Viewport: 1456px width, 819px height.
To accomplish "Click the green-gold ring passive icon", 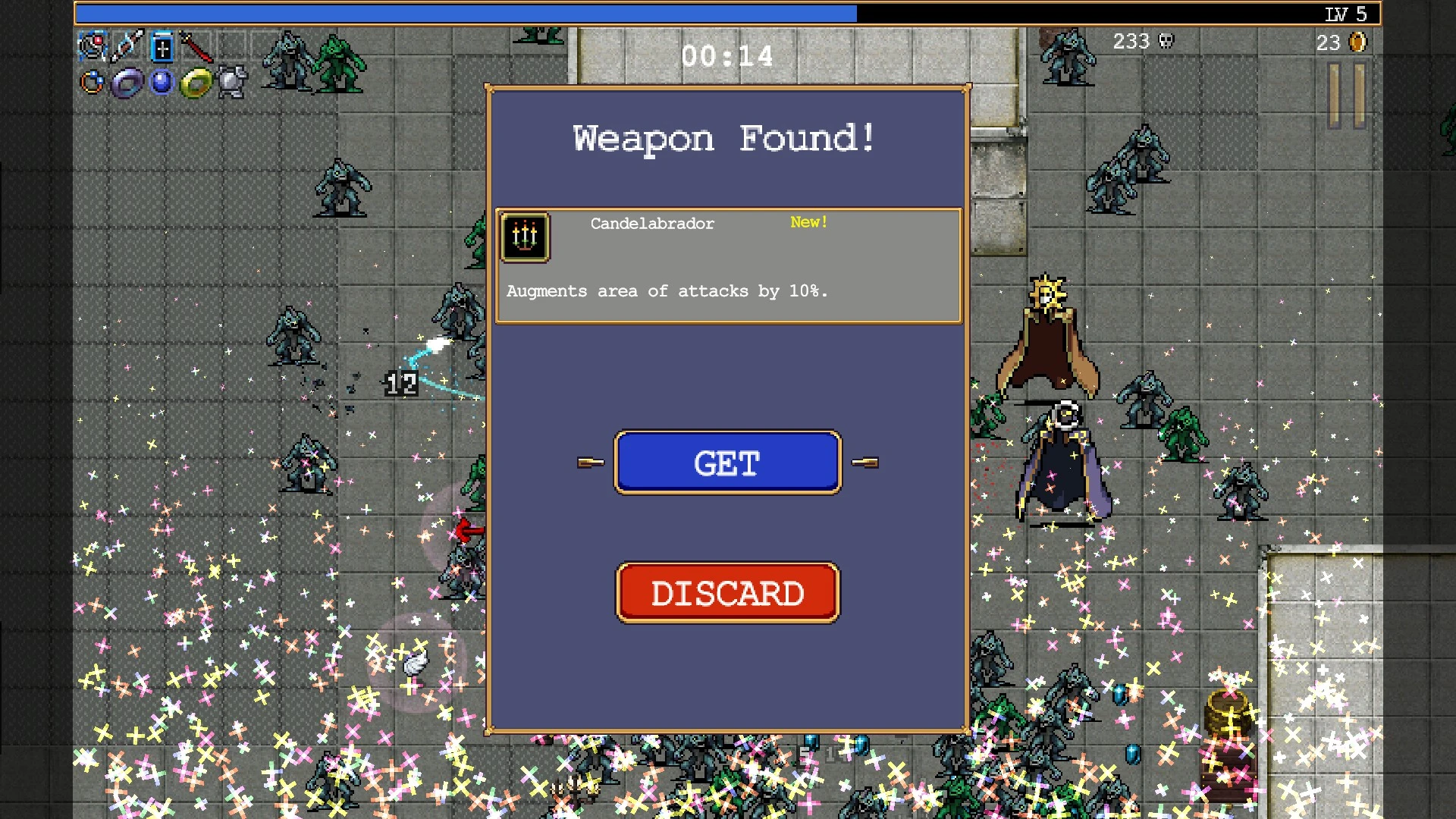I will pyautogui.click(x=196, y=83).
